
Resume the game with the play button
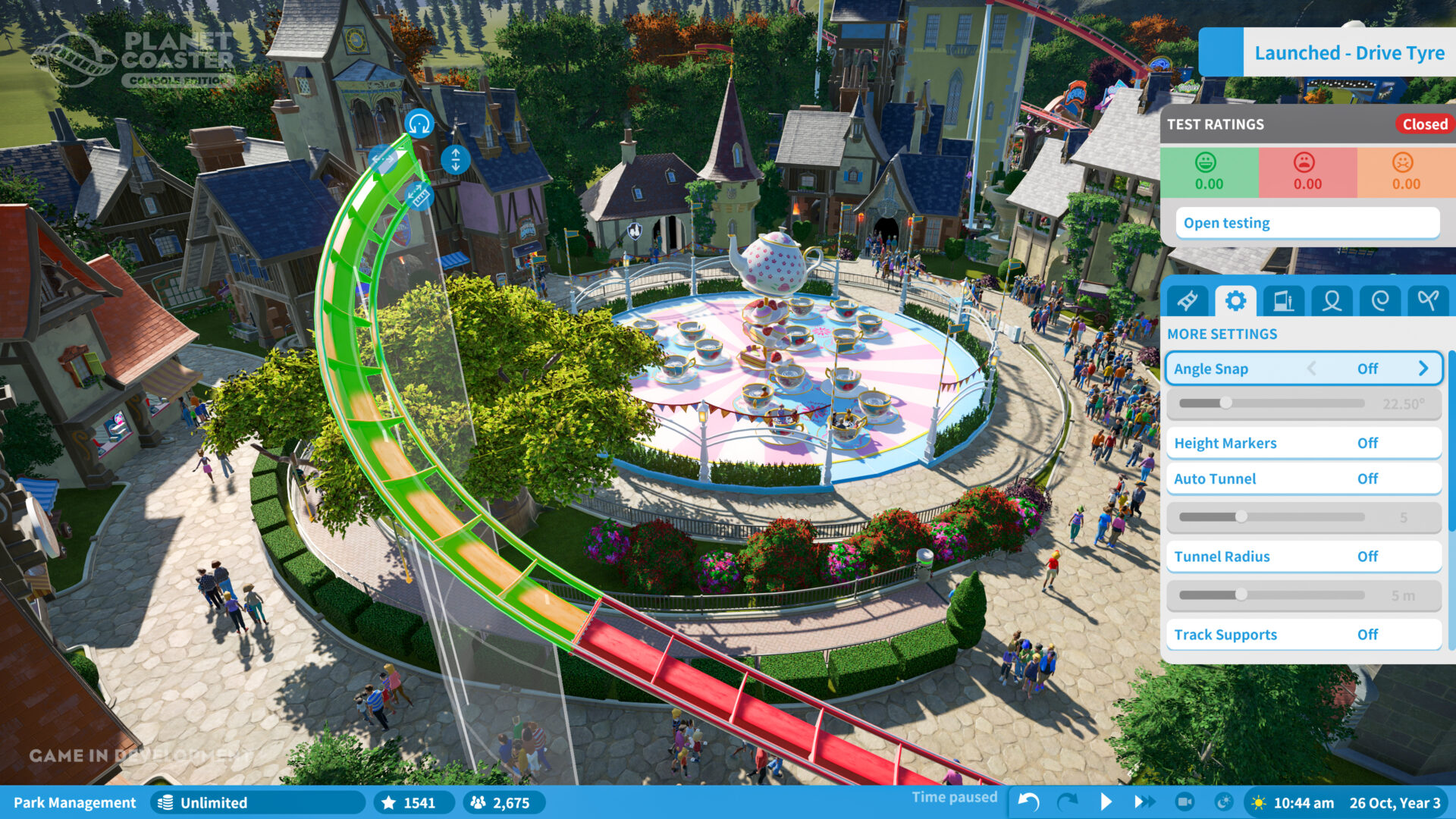1106,802
